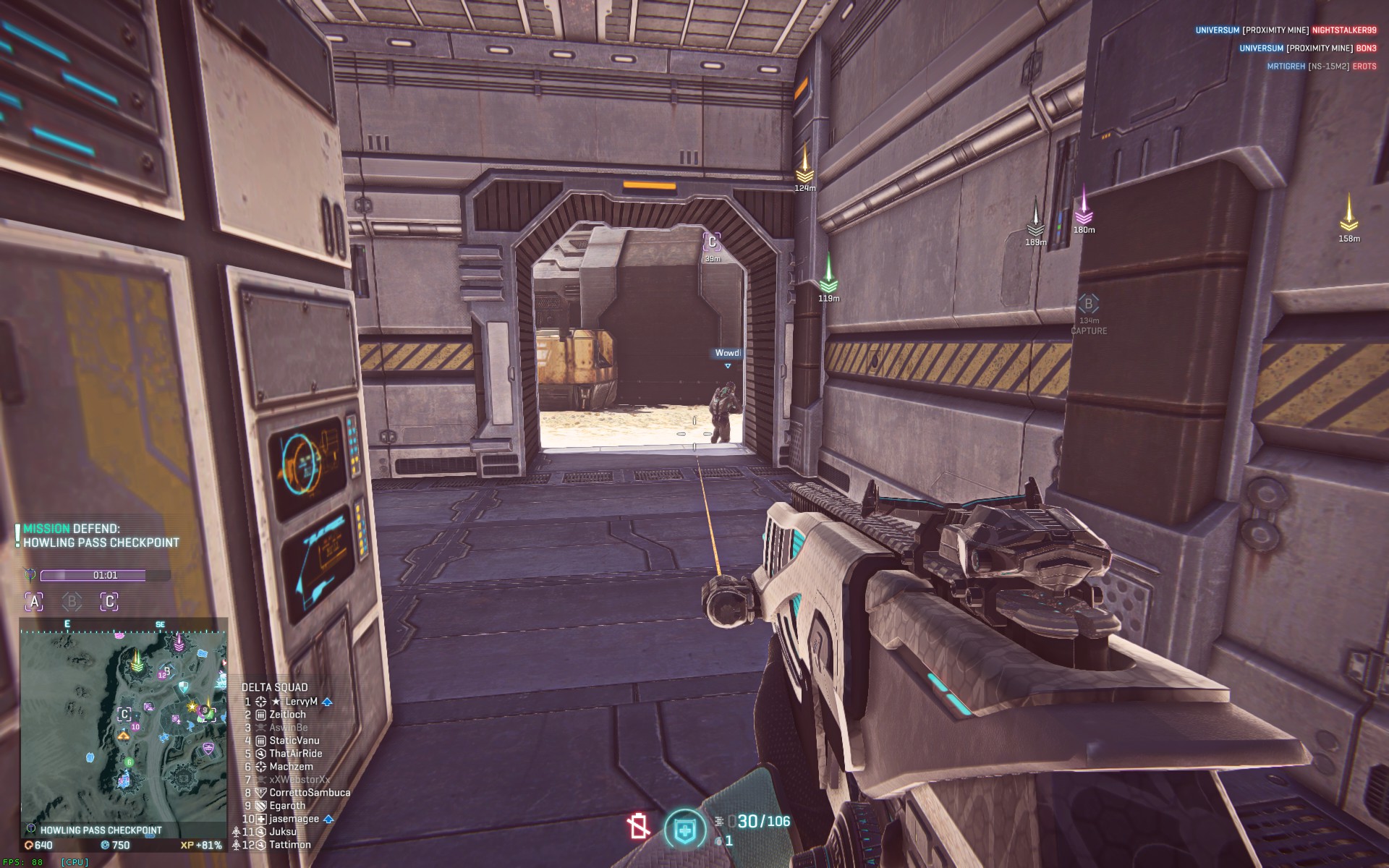Click the Delta Squad header
The height and width of the screenshot is (868, 1389).
tap(274, 687)
